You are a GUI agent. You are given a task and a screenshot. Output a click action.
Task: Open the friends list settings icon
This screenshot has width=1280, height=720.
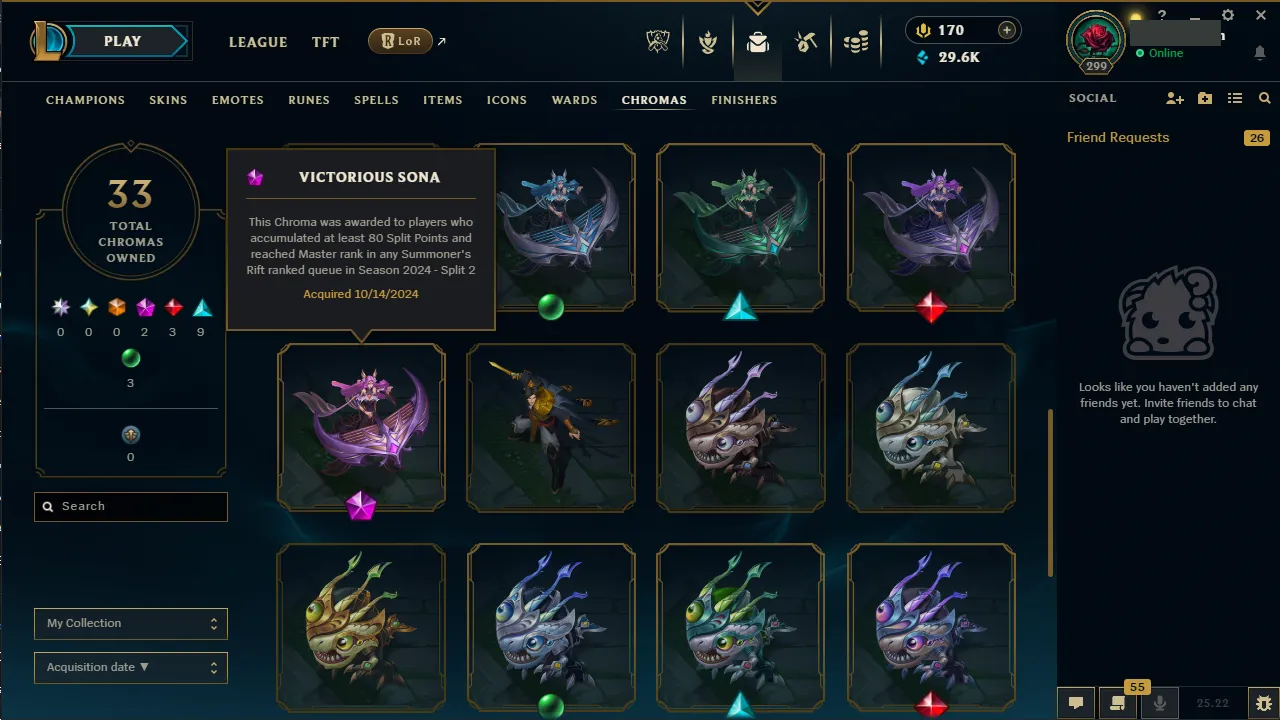point(1235,98)
